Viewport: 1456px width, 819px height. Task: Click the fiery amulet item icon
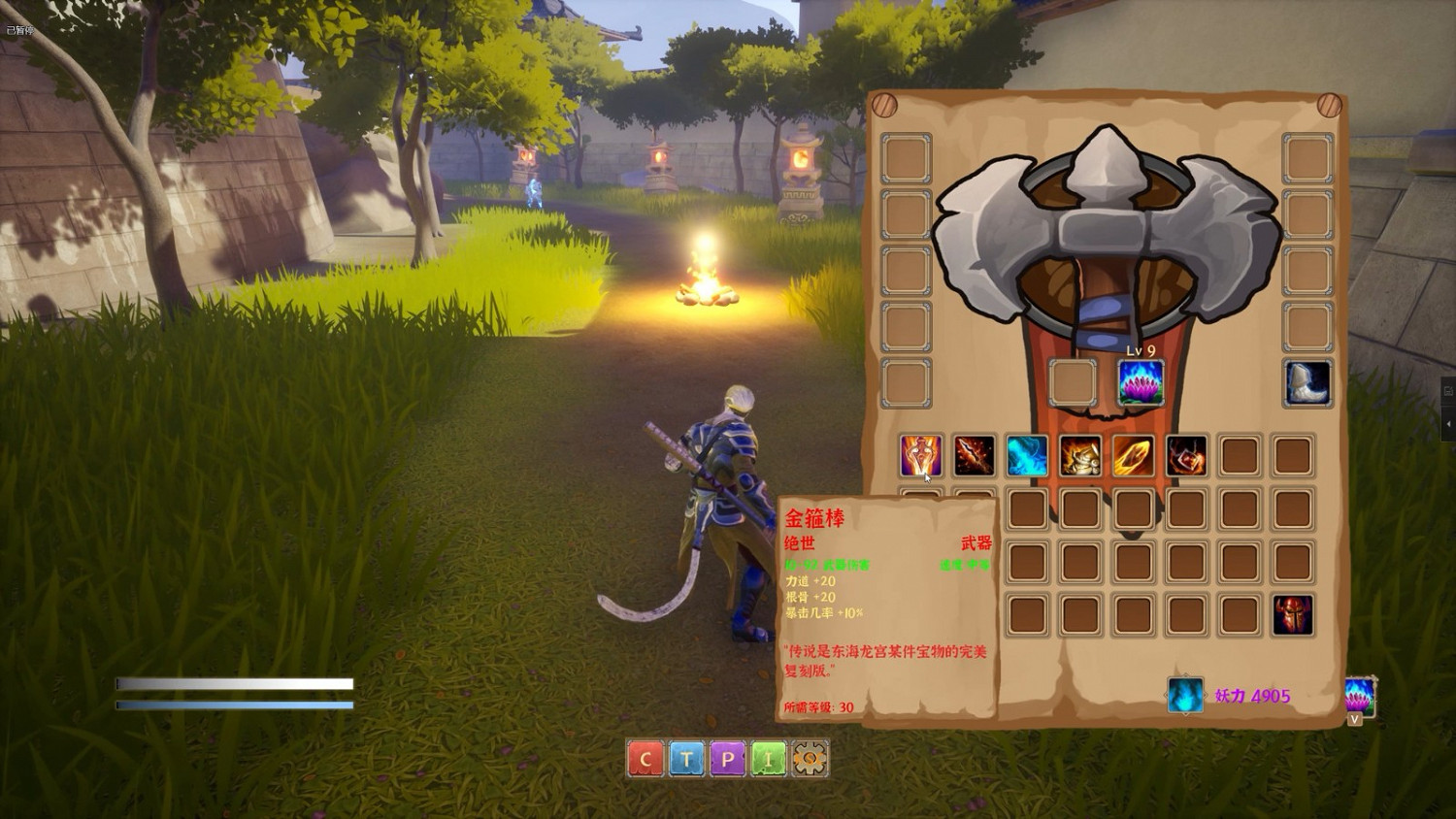point(1186,454)
